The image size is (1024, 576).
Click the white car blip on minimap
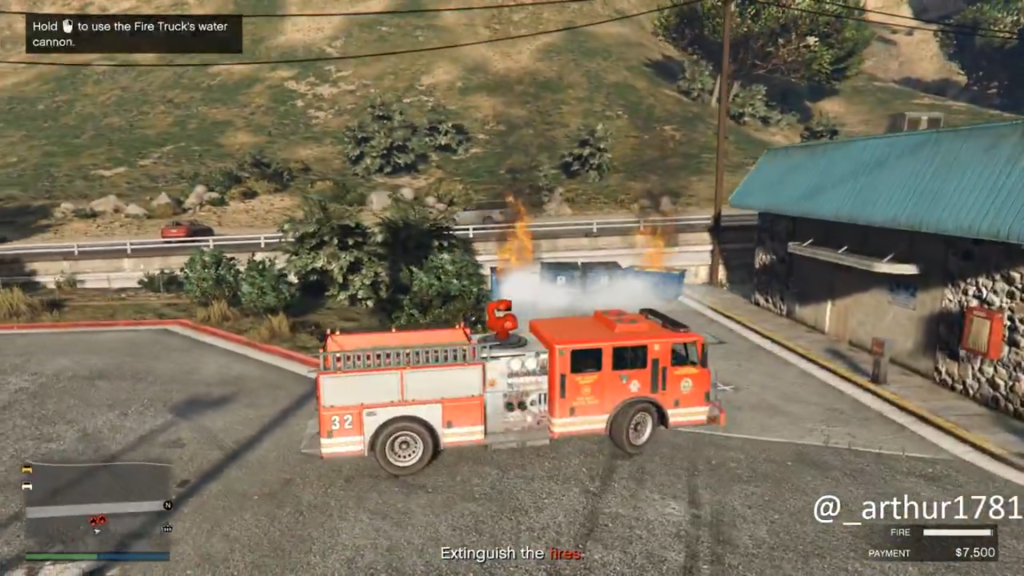pos(28,486)
